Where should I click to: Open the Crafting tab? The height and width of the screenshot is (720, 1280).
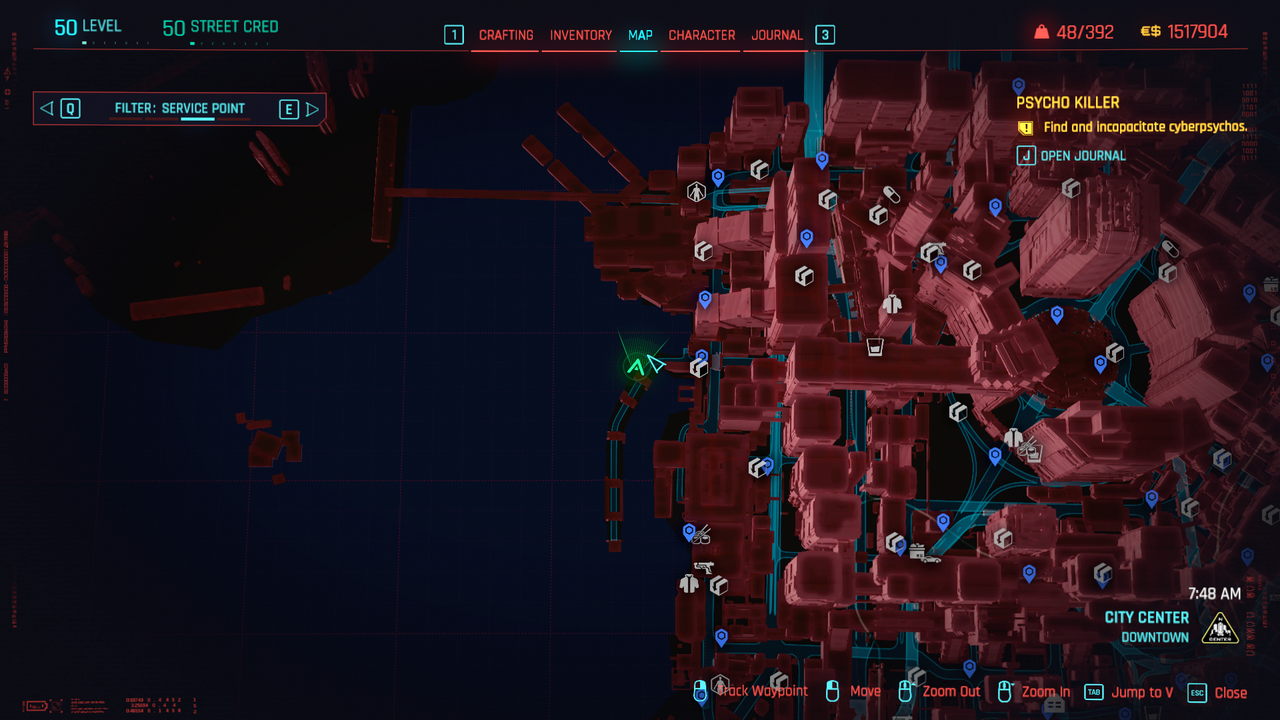(506, 35)
